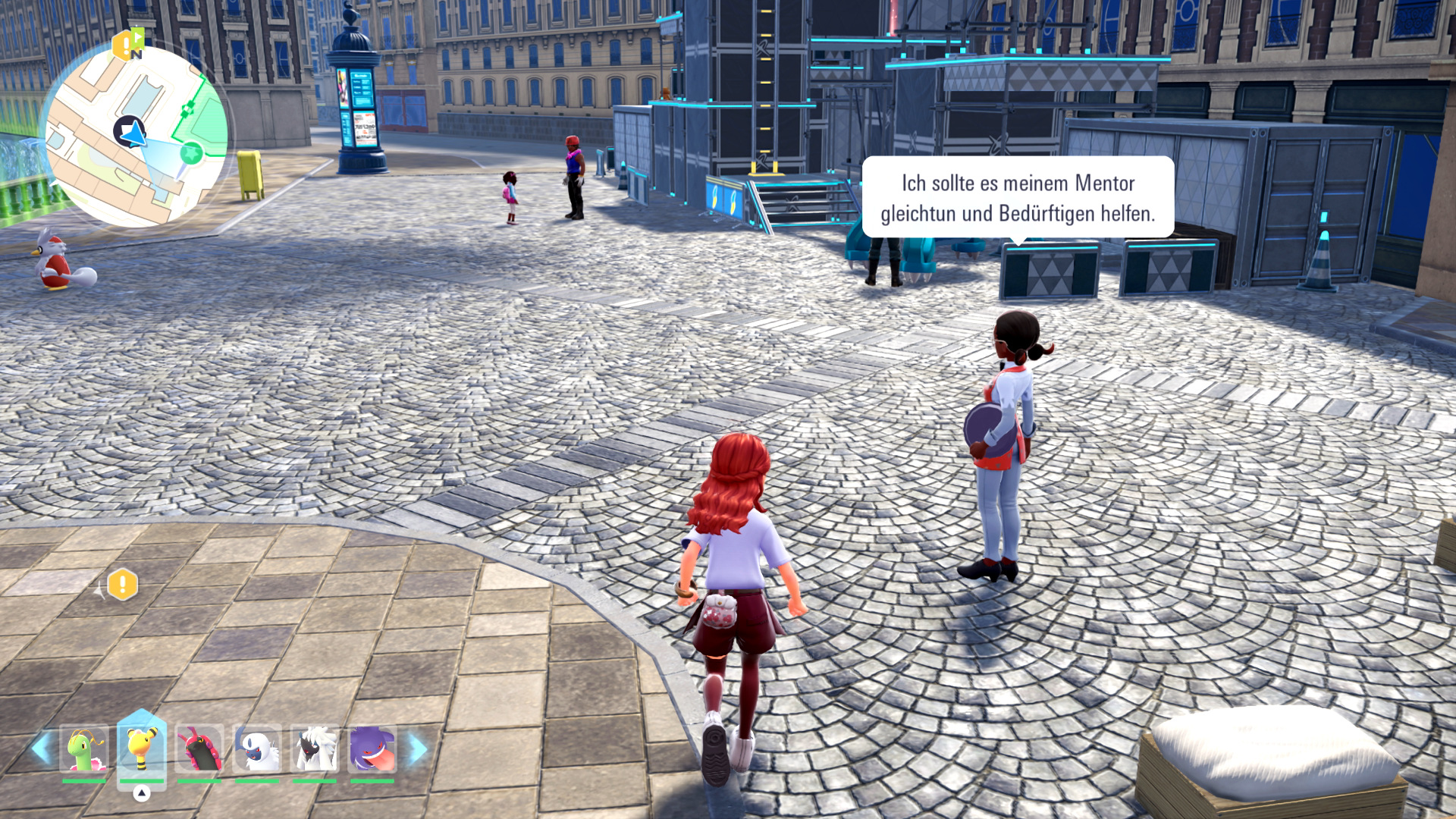Choose Gengar from the party bar
The width and height of the screenshot is (1456, 819).
[x=372, y=749]
